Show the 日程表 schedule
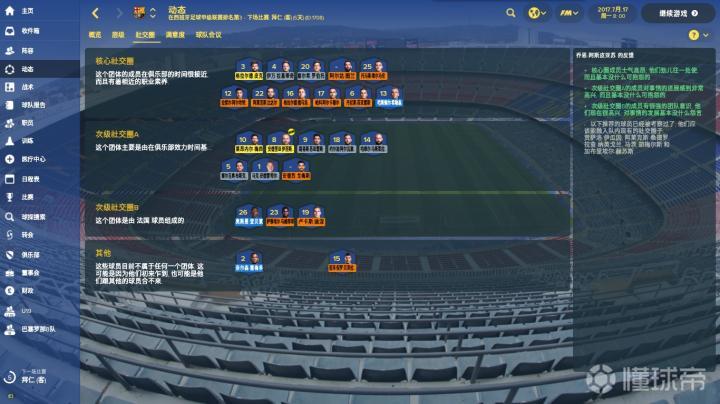Viewport: 720px width, 404px height. point(30,178)
